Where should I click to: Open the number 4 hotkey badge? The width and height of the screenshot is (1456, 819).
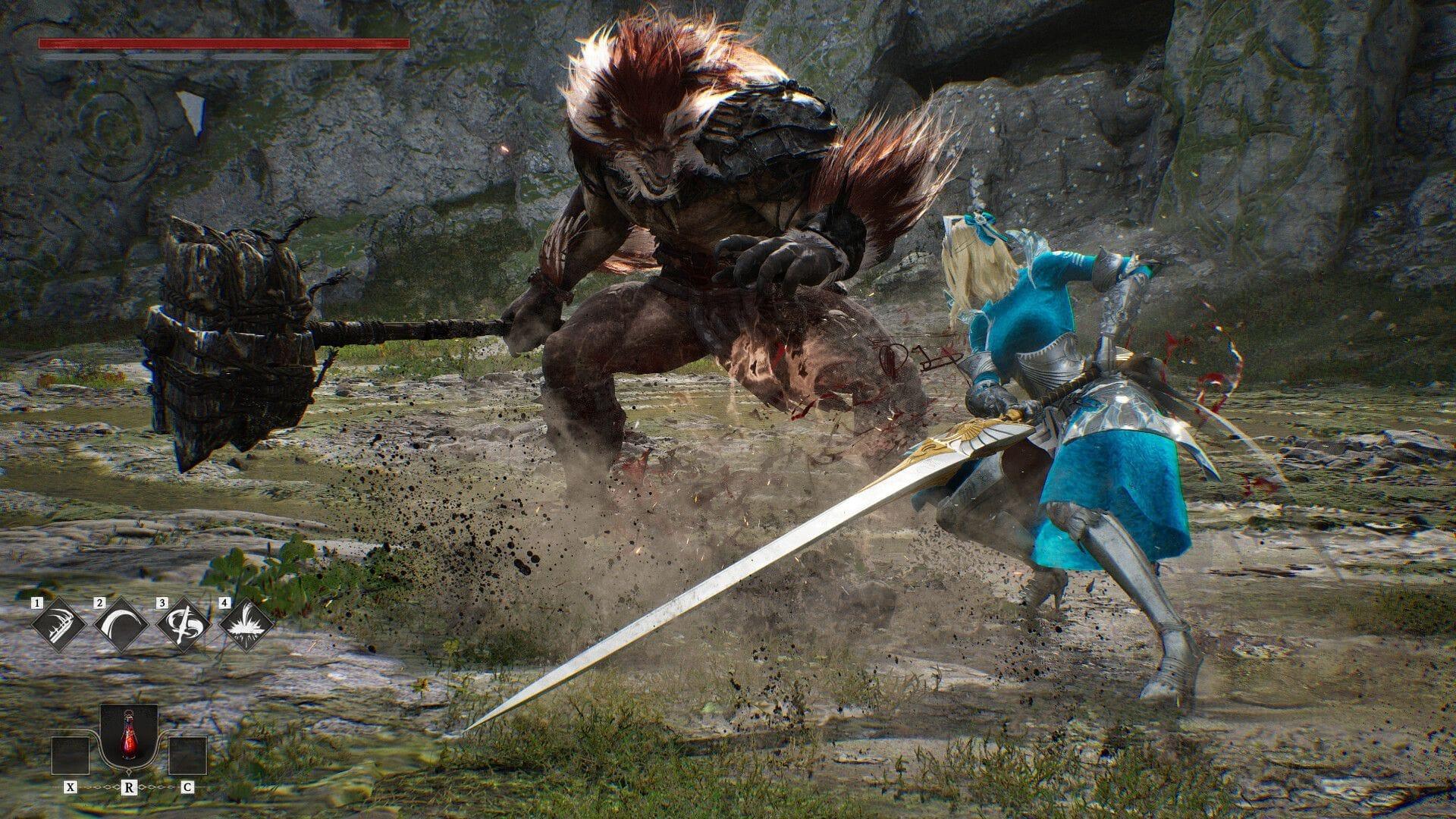coord(224,603)
